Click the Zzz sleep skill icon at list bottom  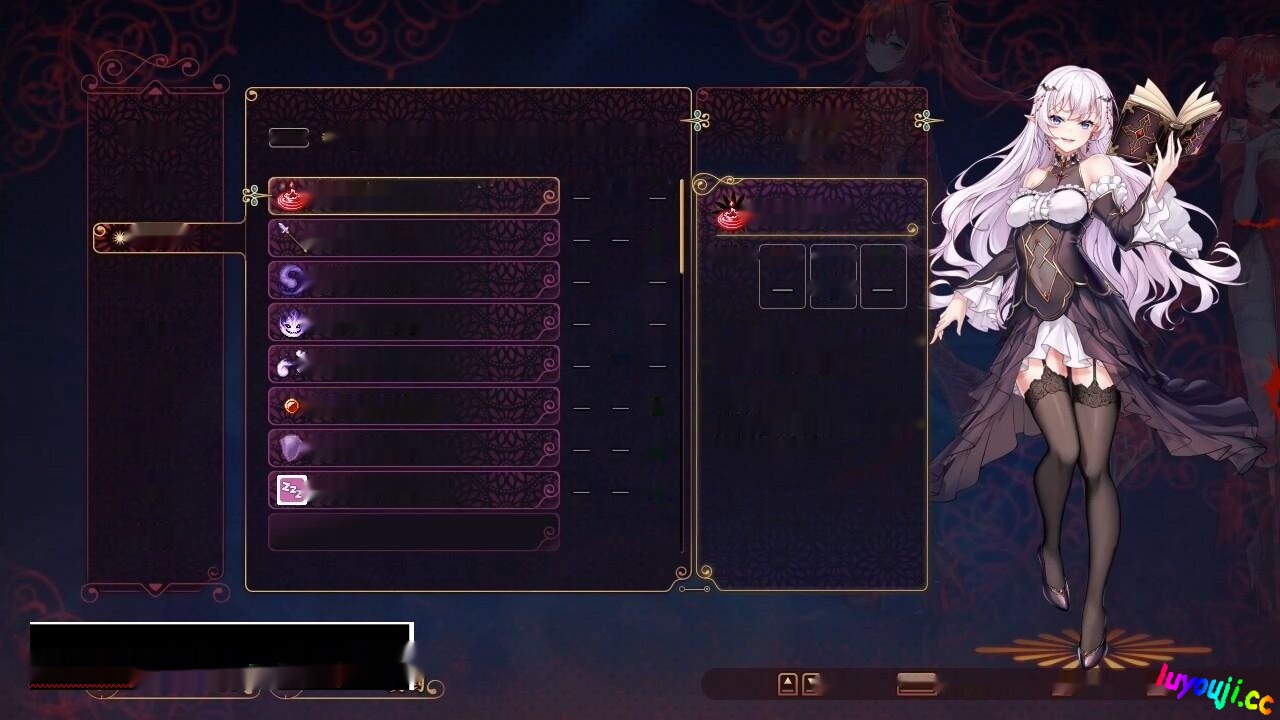tap(291, 490)
